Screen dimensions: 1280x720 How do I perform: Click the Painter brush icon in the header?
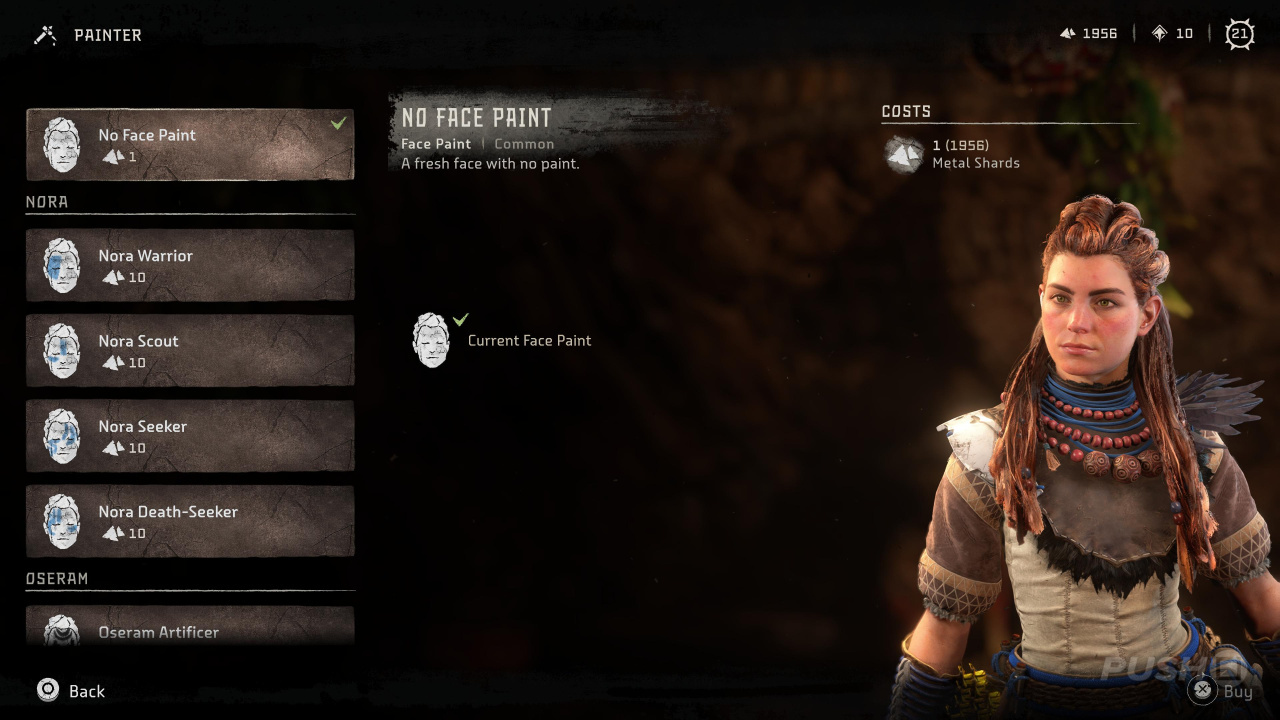(44, 34)
